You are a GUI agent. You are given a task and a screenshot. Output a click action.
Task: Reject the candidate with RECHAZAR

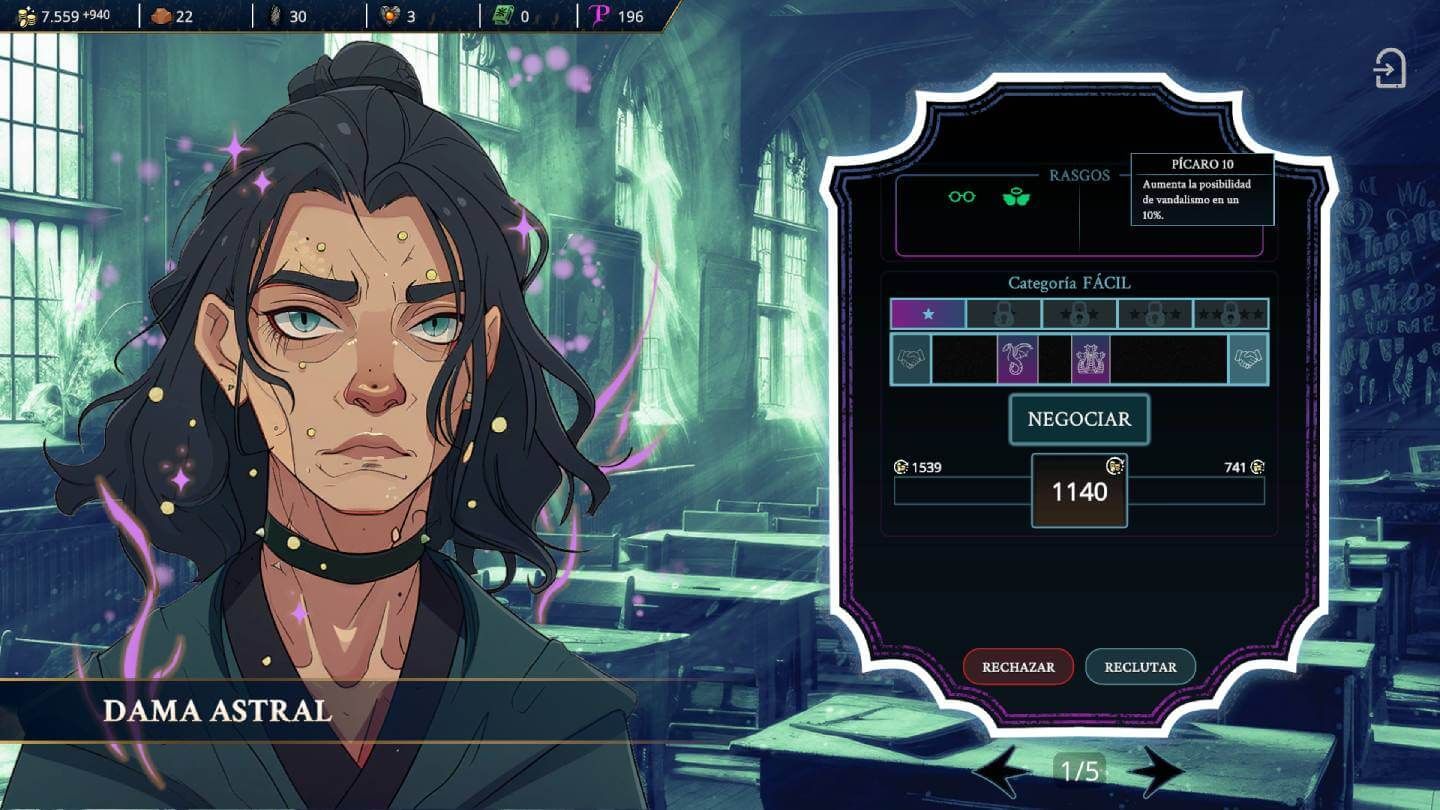coord(1018,667)
